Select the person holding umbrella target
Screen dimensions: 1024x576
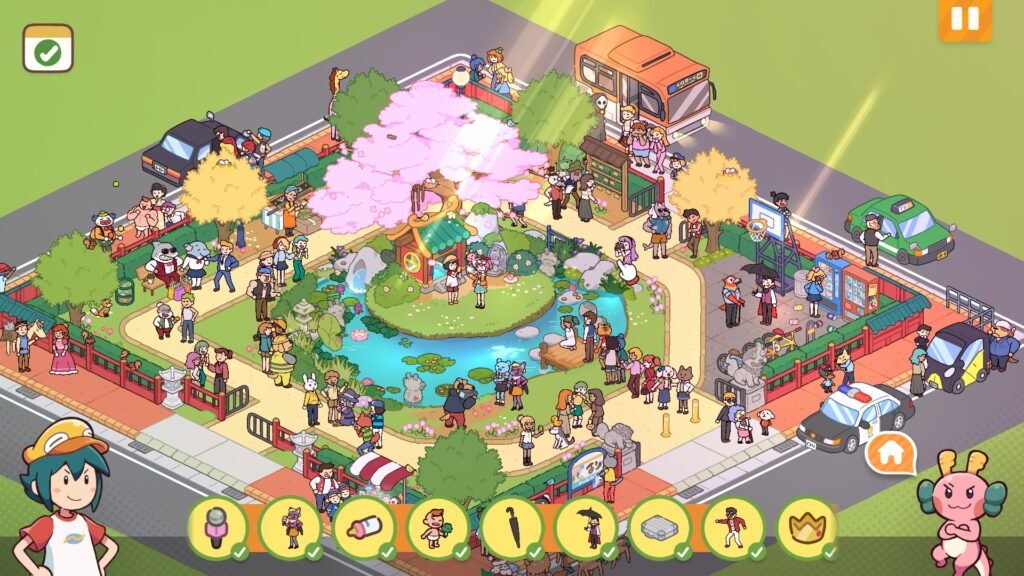[x=586, y=526]
